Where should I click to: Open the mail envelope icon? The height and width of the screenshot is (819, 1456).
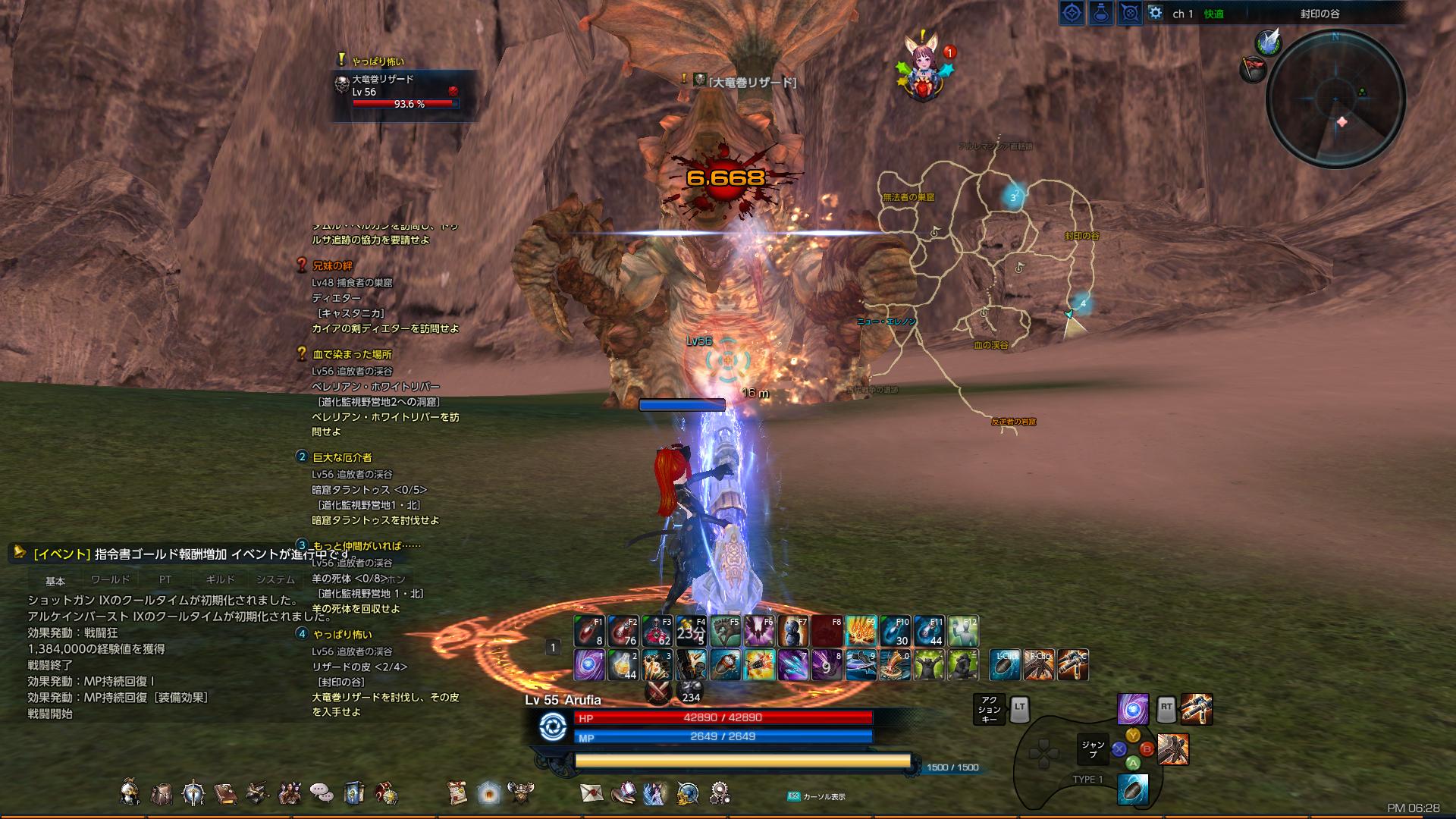pyautogui.click(x=591, y=792)
